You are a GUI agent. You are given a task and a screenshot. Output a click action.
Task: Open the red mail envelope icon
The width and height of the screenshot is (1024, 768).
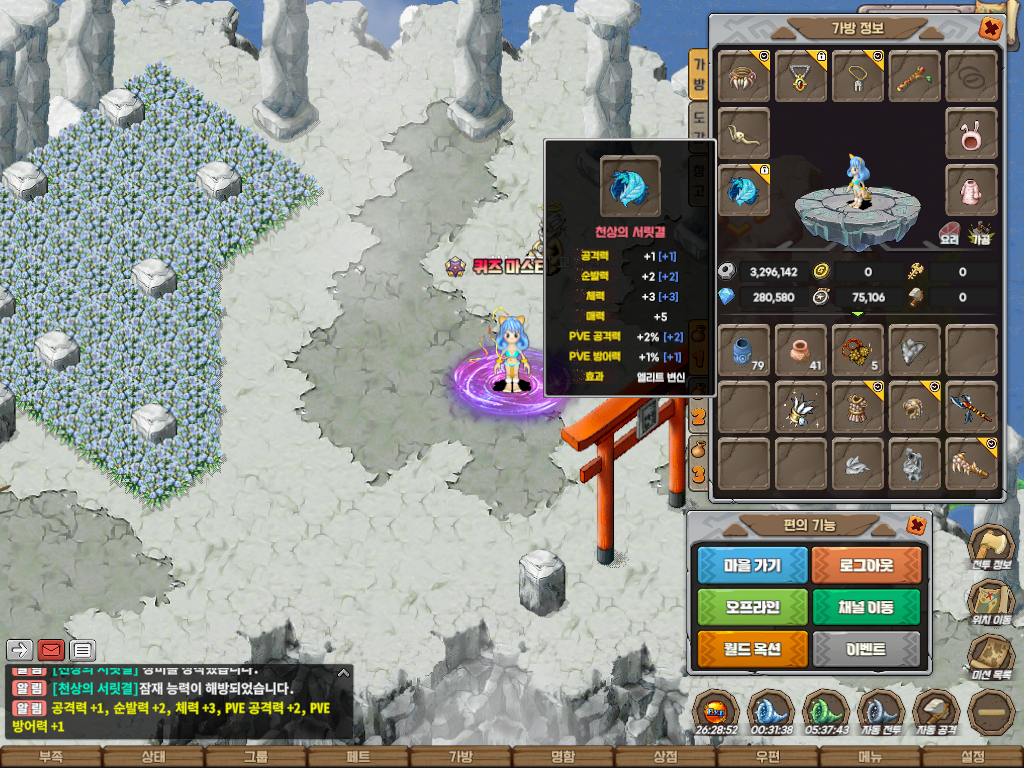click(x=51, y=650)
